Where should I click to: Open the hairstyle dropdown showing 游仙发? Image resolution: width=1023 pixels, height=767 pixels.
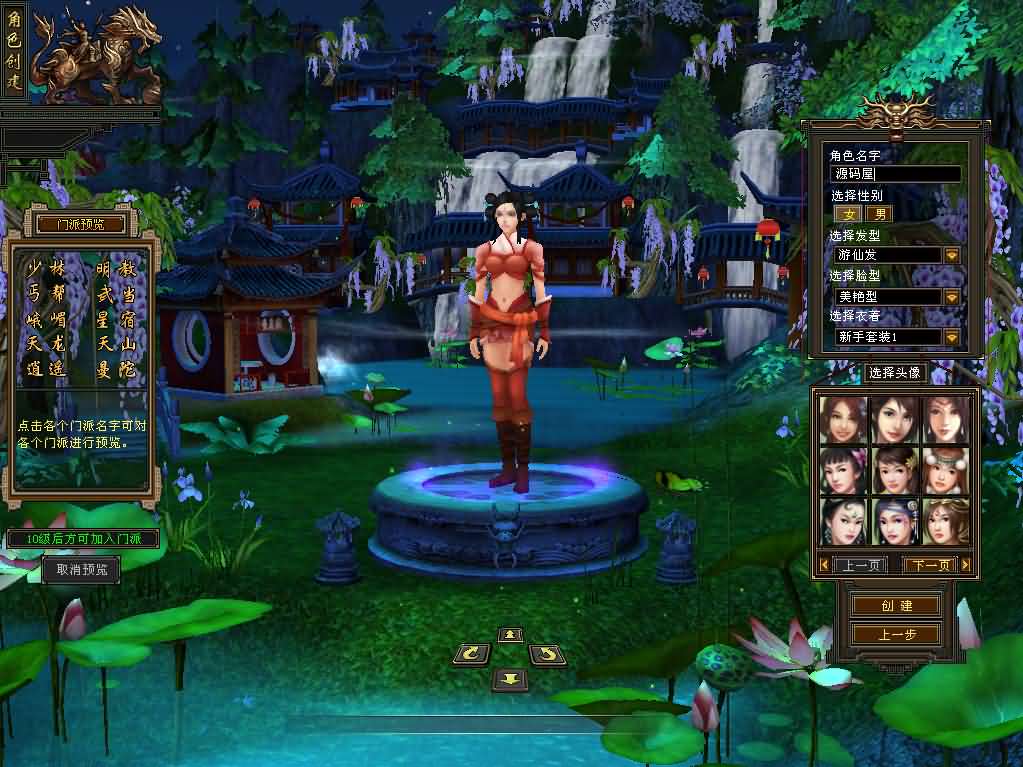(951, 255)
